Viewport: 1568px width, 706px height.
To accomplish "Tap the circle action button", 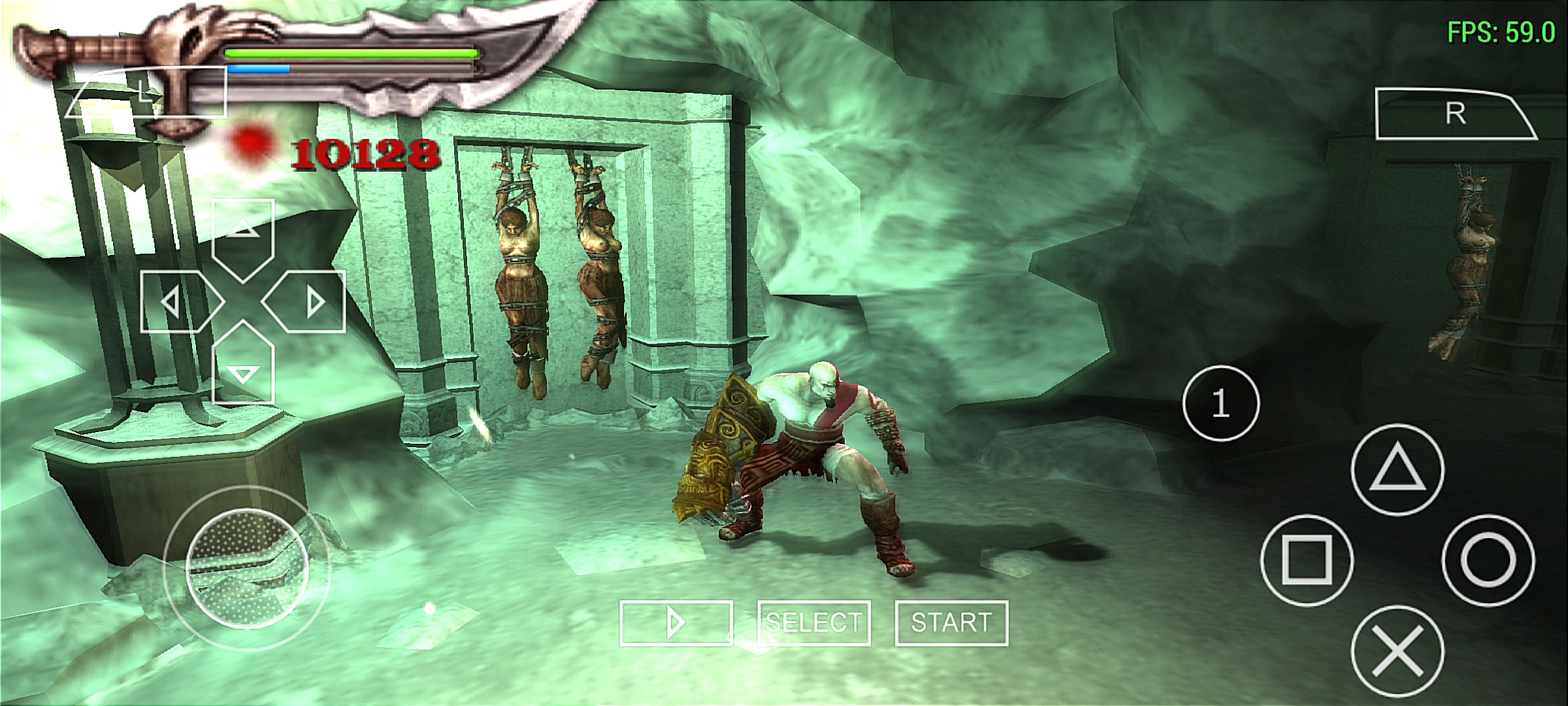I will pos(1488,560).
